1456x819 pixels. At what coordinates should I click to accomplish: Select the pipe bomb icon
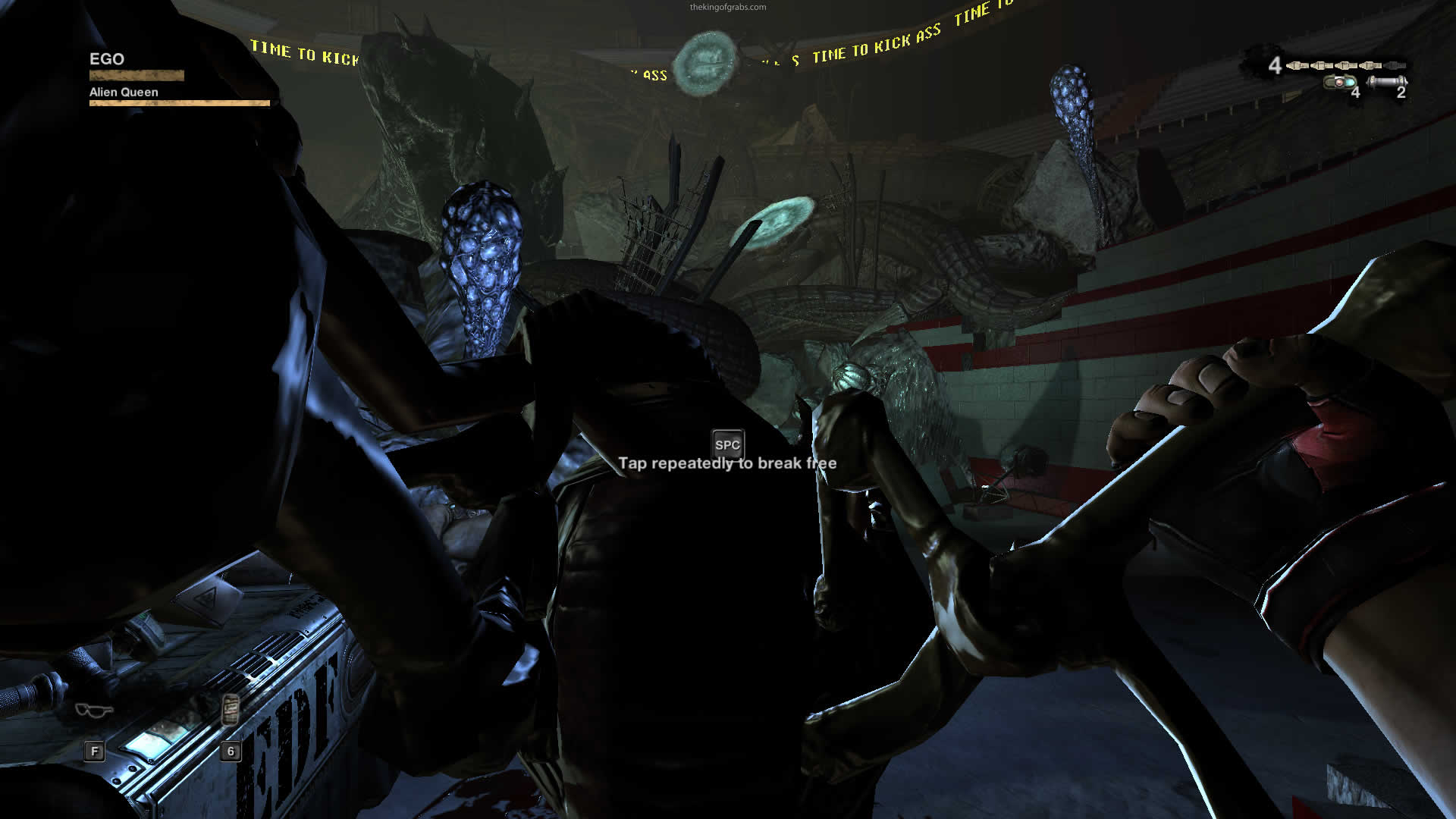click(1387, 81)
